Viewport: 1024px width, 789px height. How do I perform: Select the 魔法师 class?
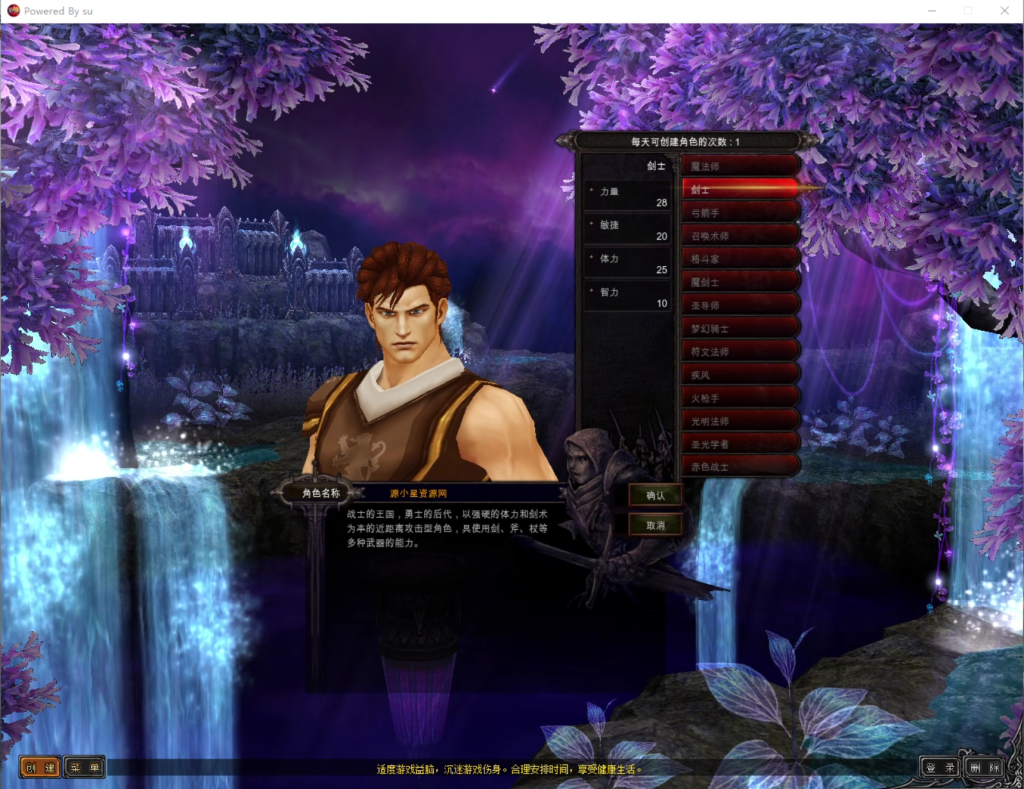click(740, 165)
